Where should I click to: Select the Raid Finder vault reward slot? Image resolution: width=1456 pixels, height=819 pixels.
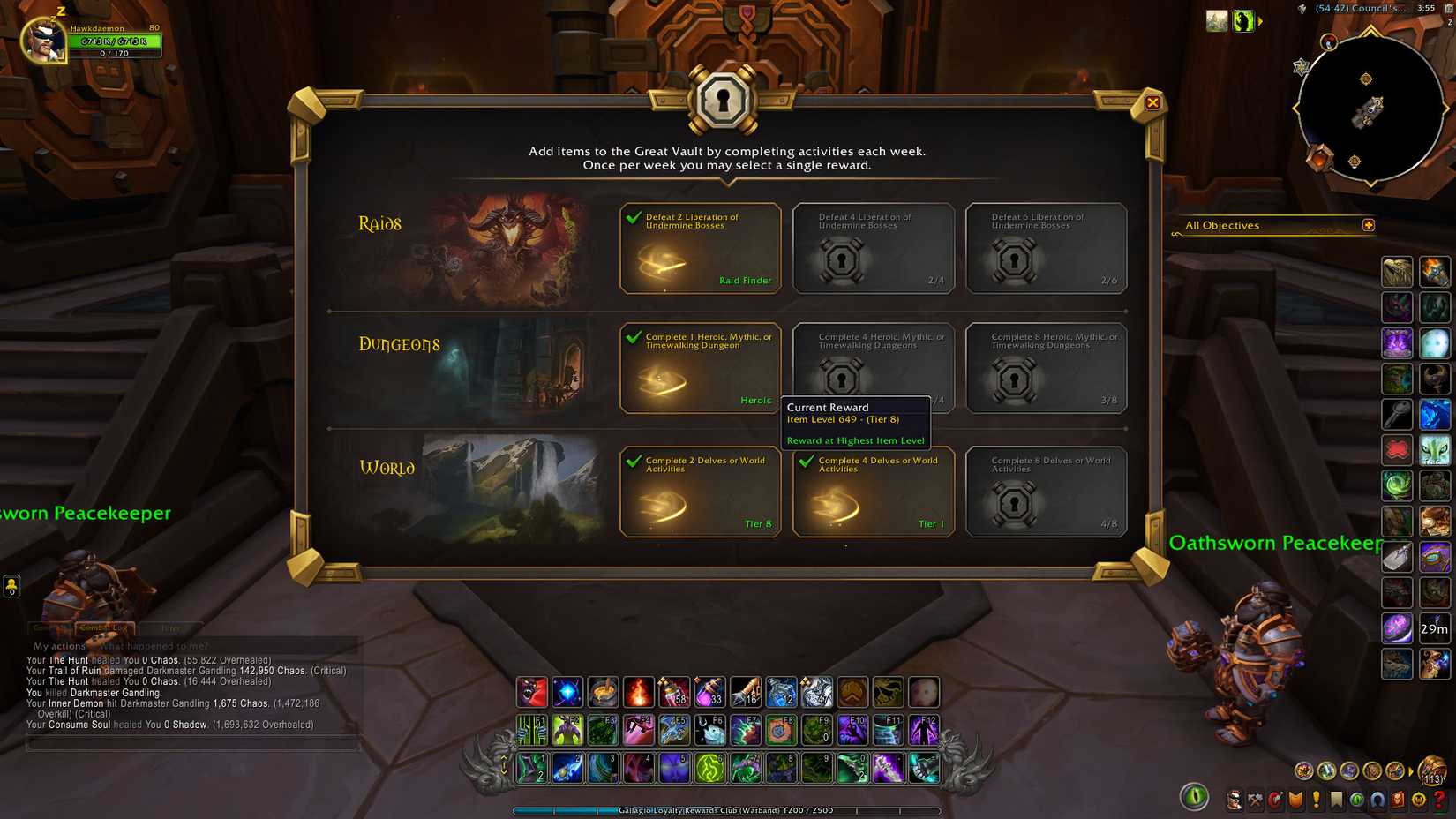click(x=700, y=248)
